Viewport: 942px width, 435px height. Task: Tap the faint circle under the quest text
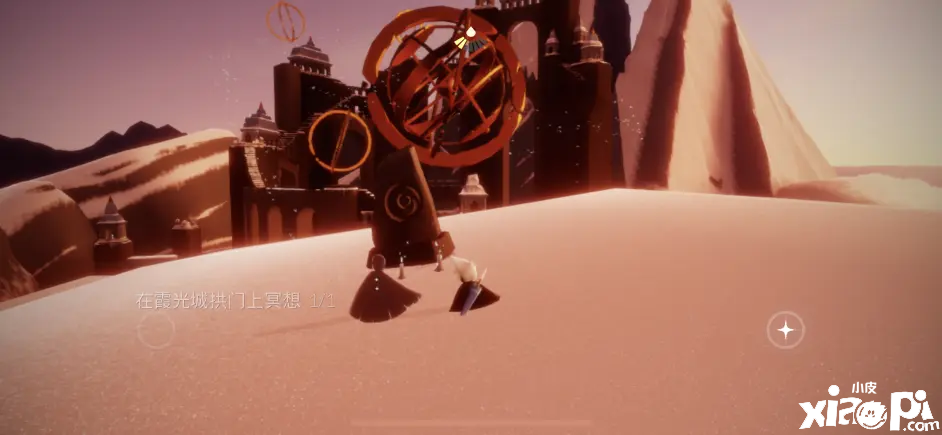[156, 331]
